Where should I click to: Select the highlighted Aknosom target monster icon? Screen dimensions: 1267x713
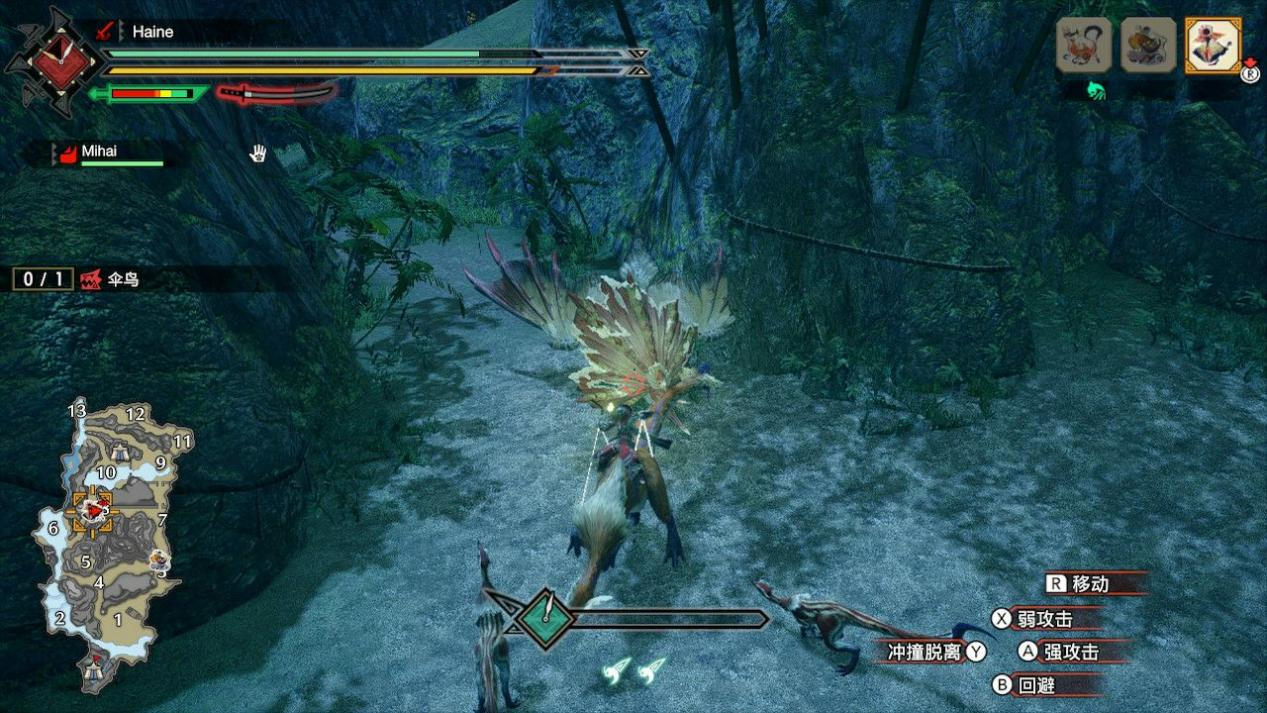[x=1212, y=45]
